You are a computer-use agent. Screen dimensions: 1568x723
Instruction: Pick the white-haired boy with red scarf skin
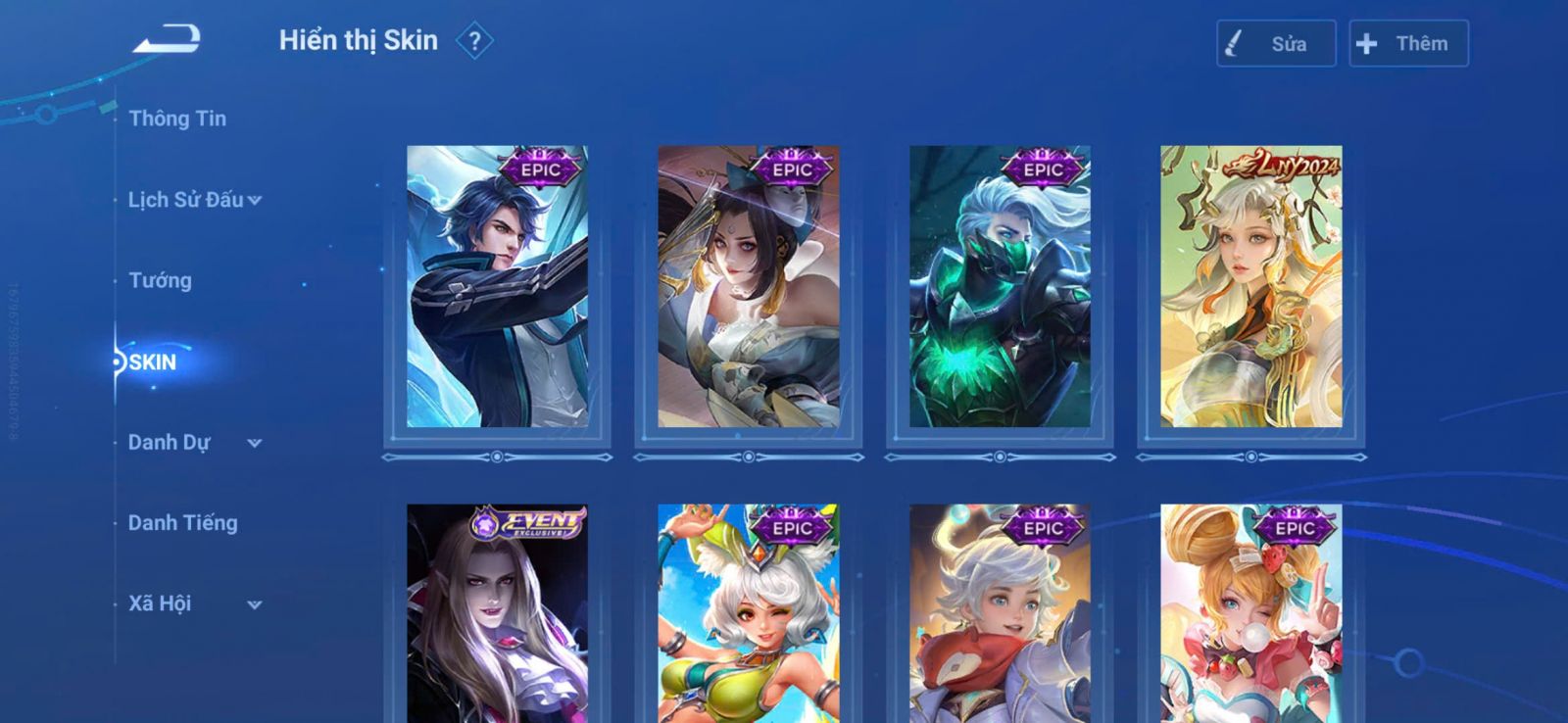[1000, 614]
